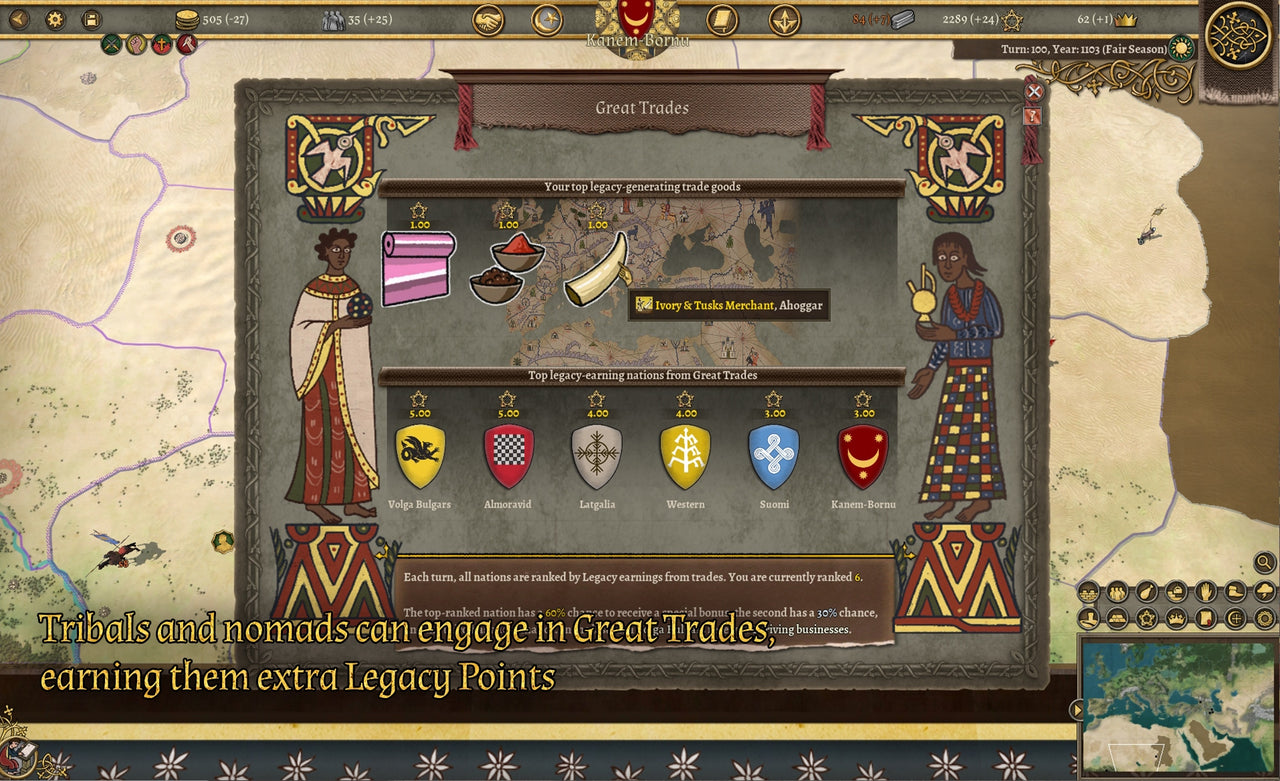Toggle the crown political map mode
This screenshot has width=1280, height=781.
tap(1176, 620)
